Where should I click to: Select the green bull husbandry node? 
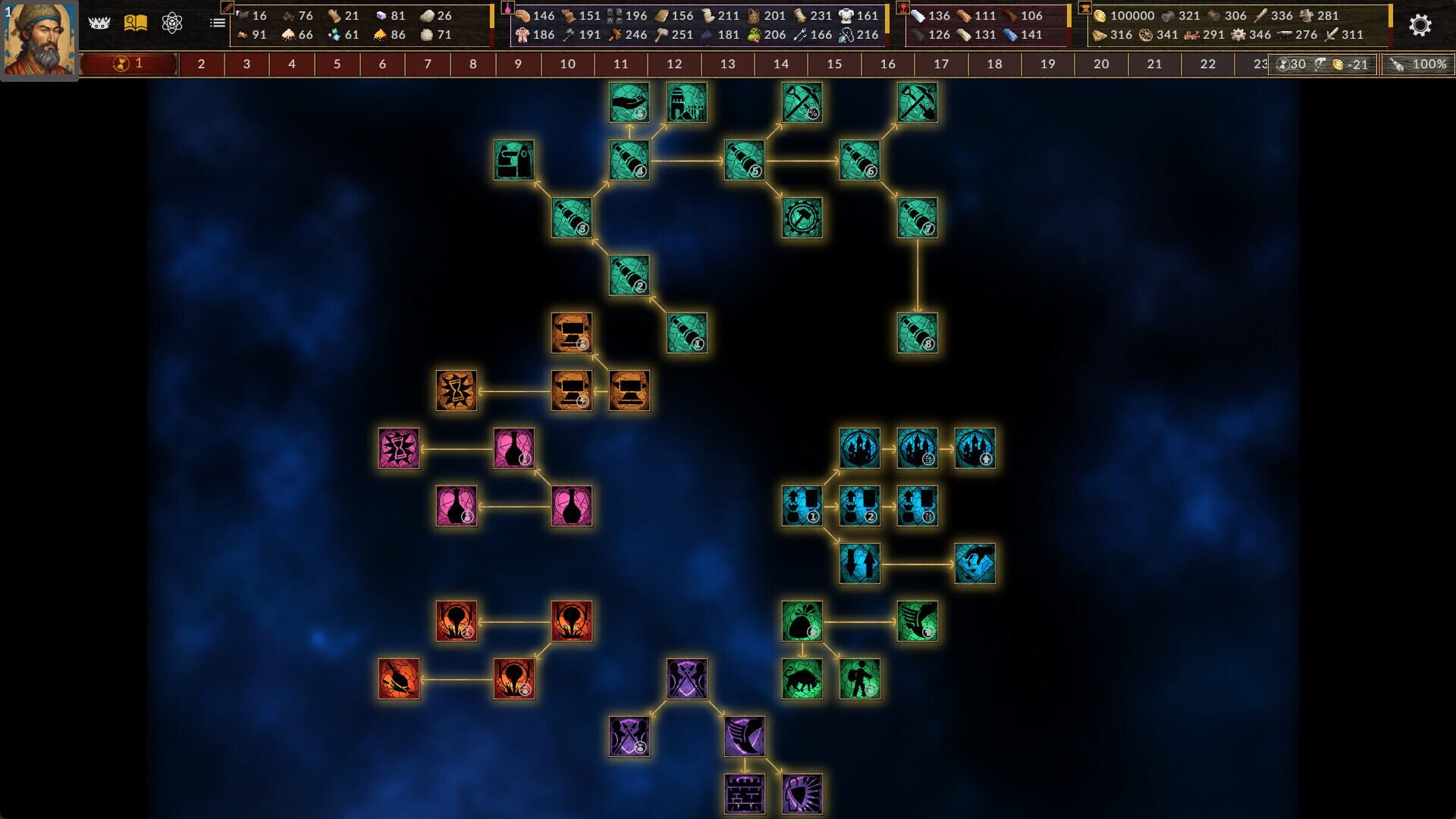pos(804,677)
